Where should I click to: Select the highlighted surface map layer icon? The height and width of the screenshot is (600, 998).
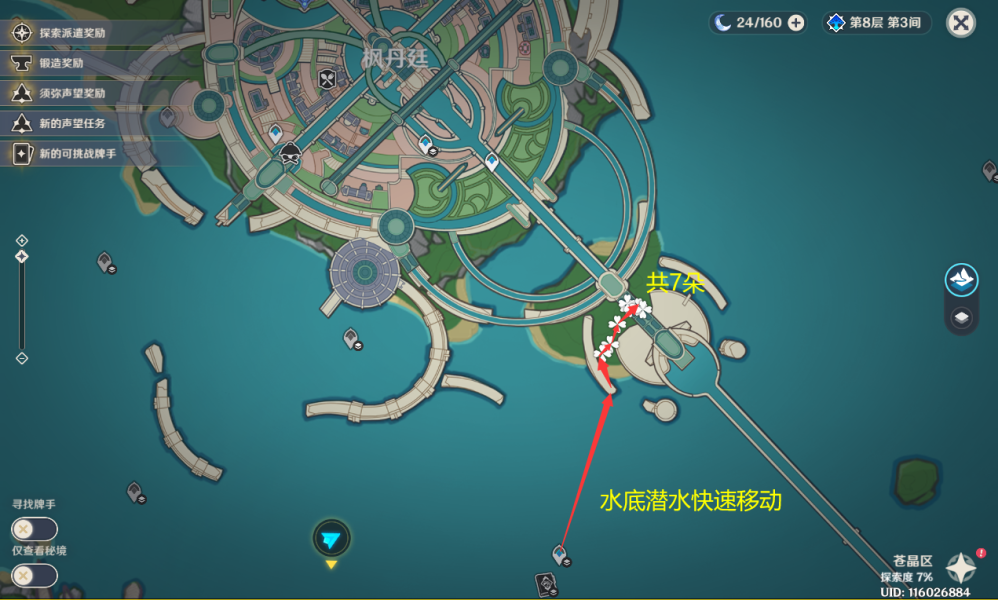pyautogui.click(x=961, y=280)
